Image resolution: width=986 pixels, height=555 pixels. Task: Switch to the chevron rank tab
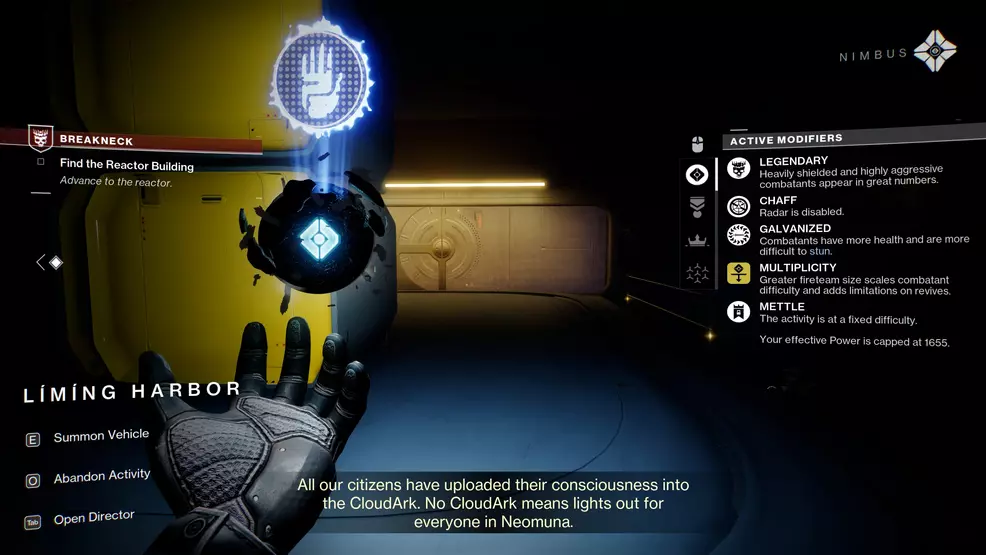point(697,207)
